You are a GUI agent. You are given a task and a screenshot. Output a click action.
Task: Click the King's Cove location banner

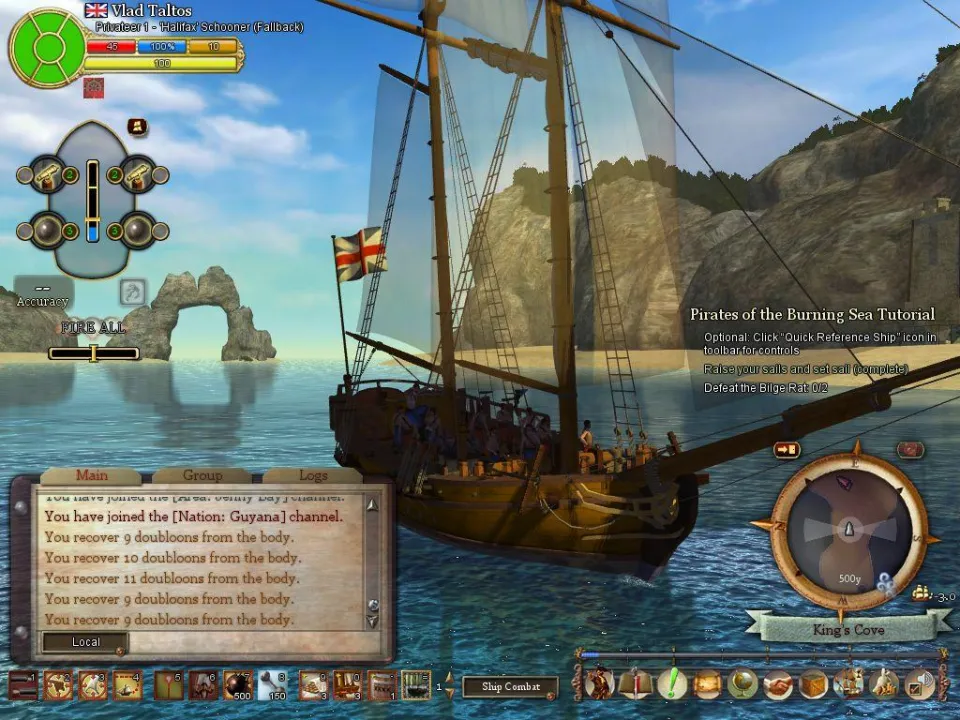[848, 630]
